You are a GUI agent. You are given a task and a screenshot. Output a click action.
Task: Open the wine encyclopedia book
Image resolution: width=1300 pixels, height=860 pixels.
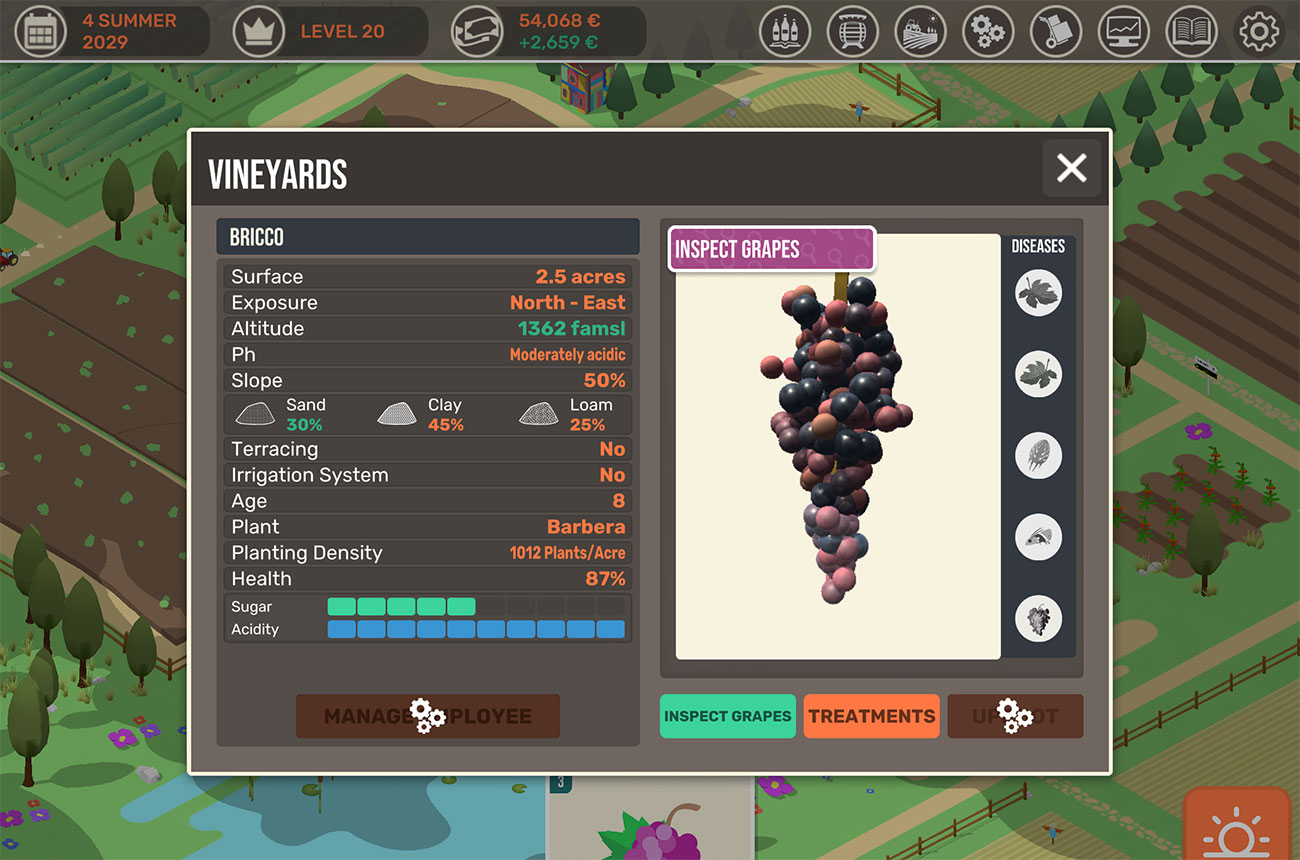[x=1191, y=31]
